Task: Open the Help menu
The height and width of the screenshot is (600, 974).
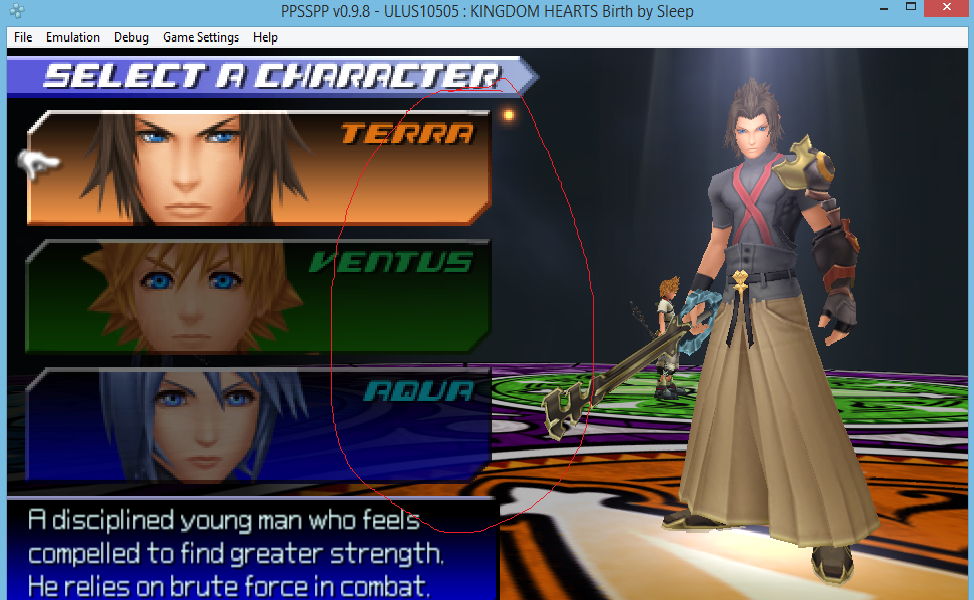Action: pos(265,37)
